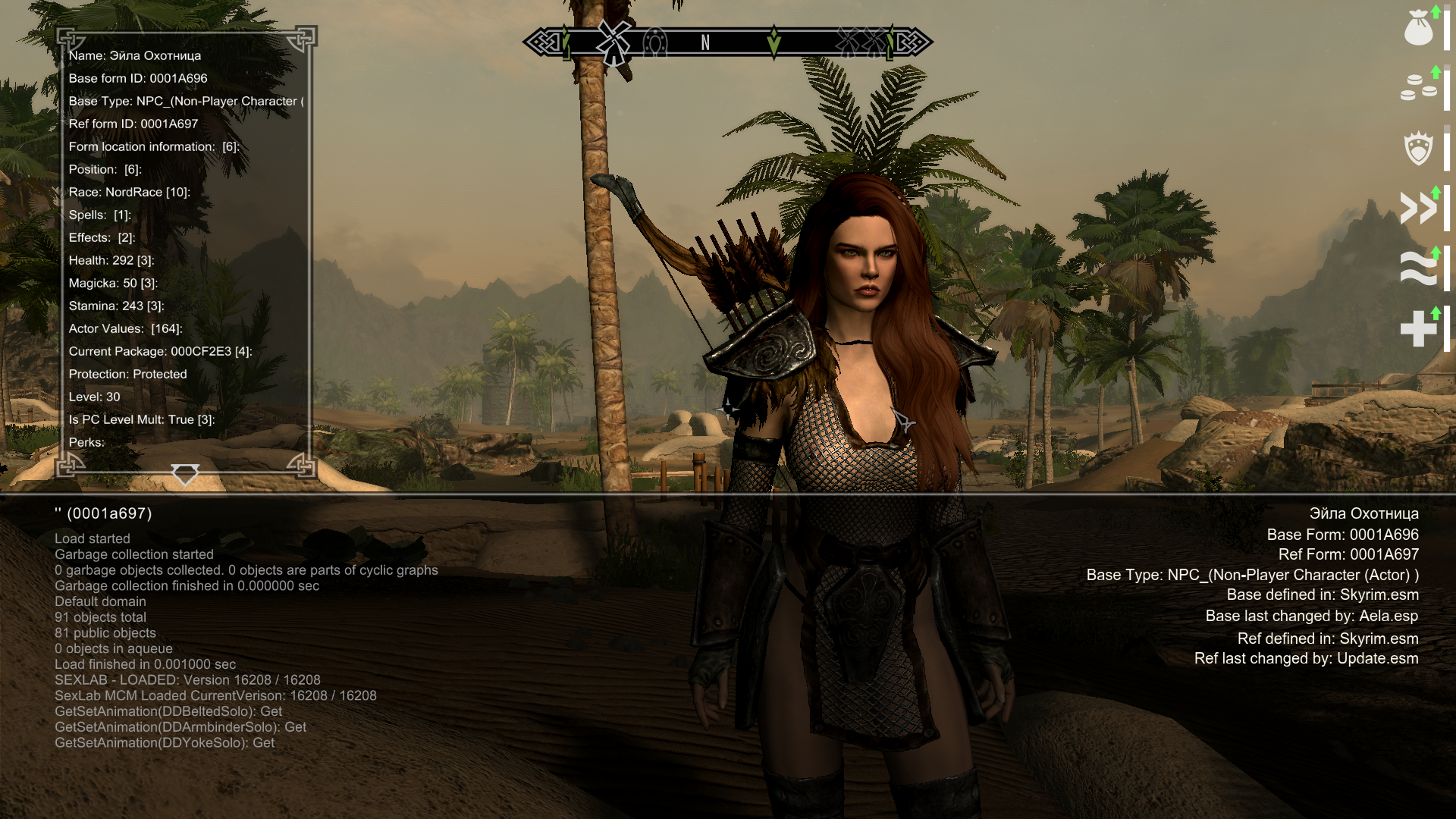Expand the Position entry
1456x819 pixels.
pos(105,169)
